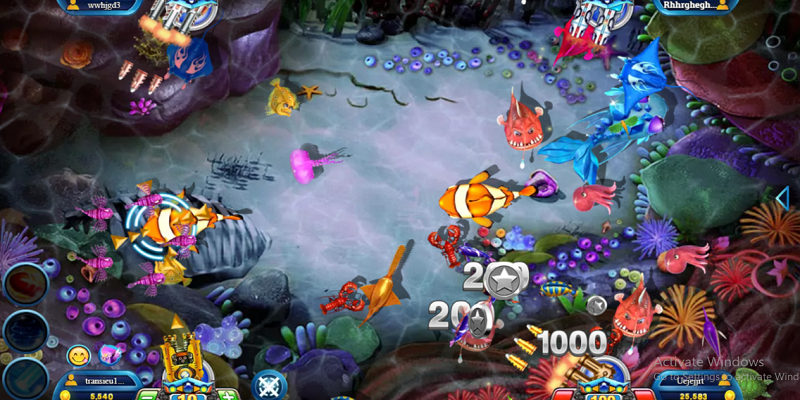Decrease cannon bet with the green minus

(149, 396)
